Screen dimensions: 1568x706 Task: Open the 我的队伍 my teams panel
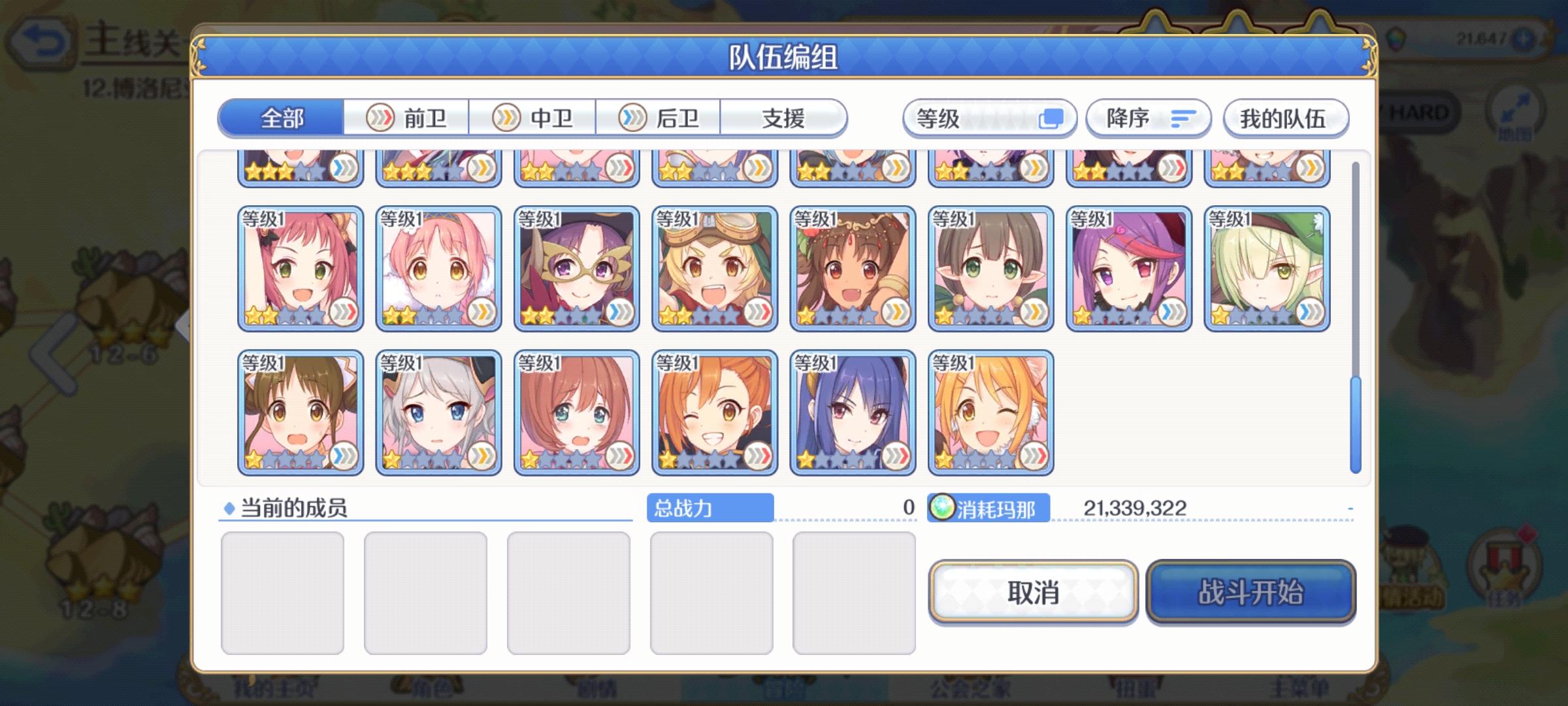1286,118
